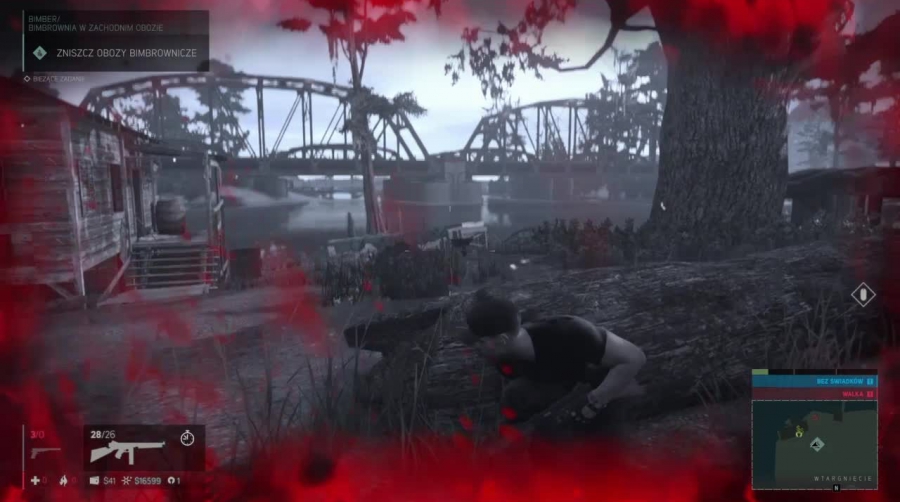Click the white diamond waypoint marker
The width and height of the screenshot is (900, 502).
click(863, 295)
